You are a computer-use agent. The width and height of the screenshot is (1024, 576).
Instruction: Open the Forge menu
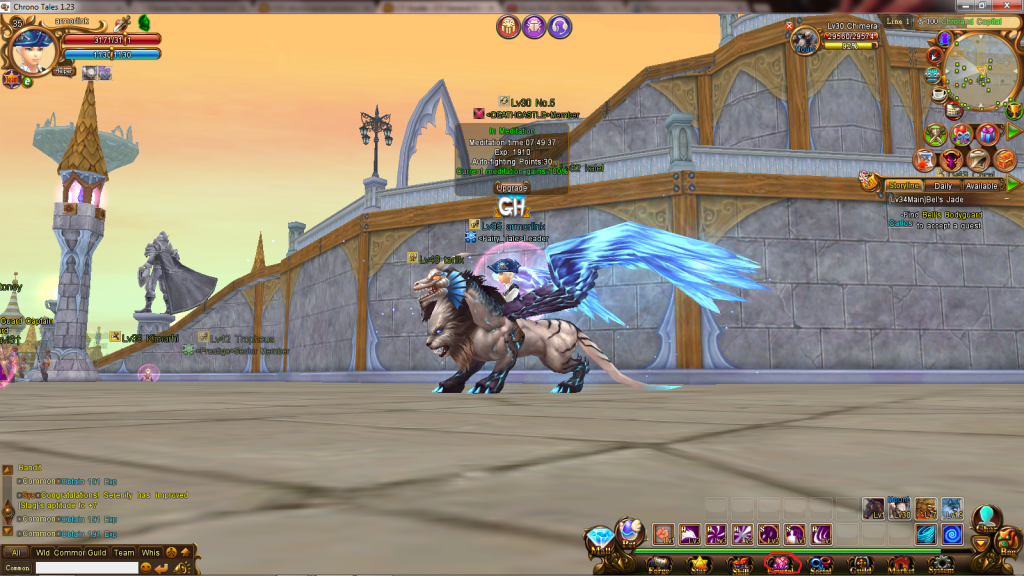click(x=658, y=564)
